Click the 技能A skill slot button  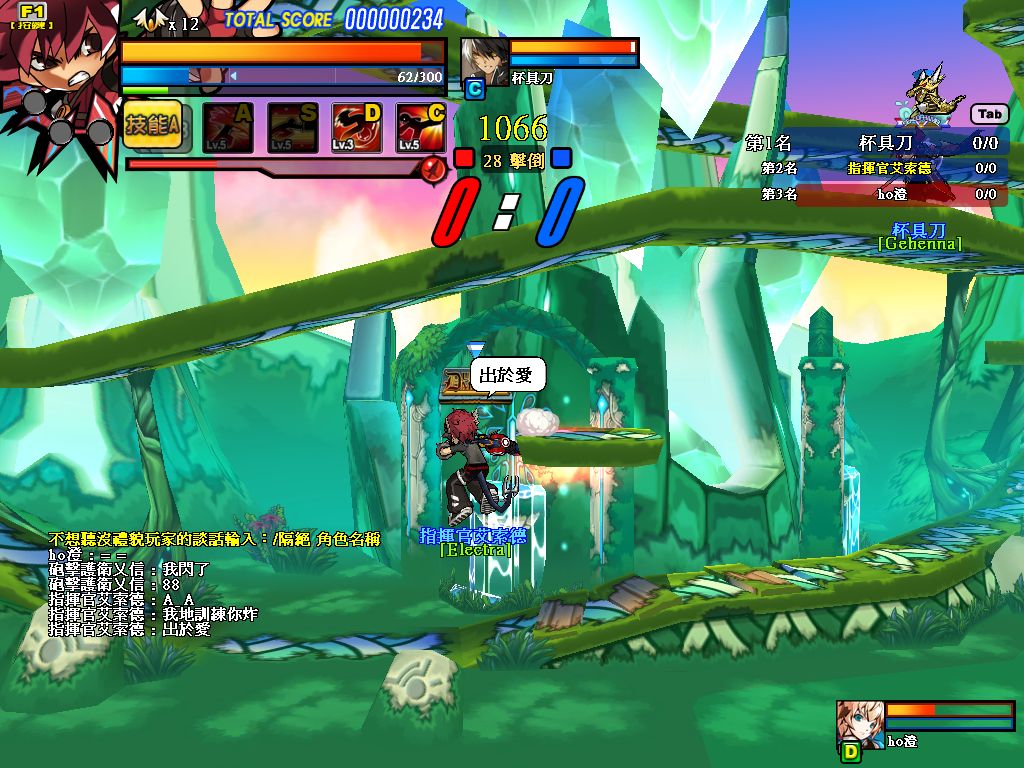(x=152, y=126)
